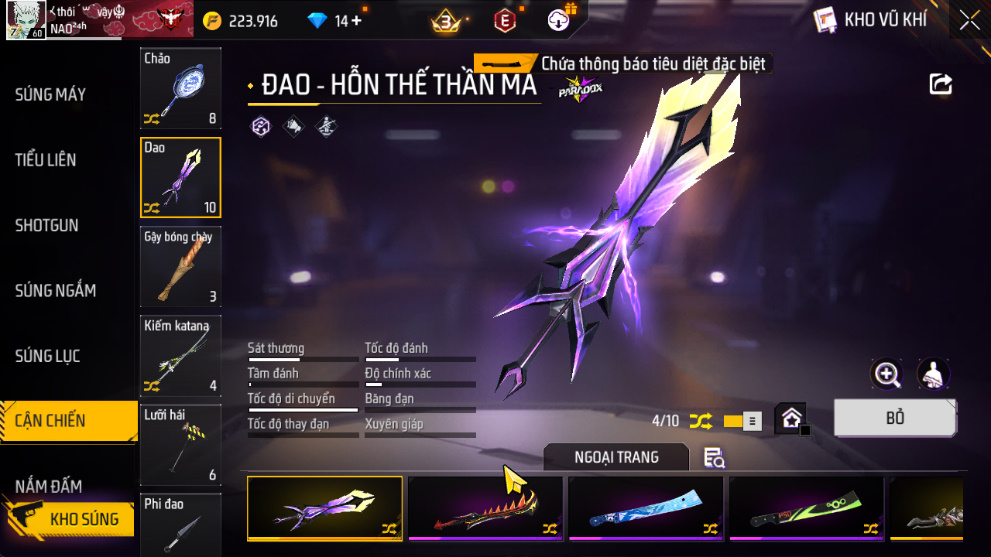Close the weapon vault screen
The height and width of the screenshot is (557, 991).
969,20
